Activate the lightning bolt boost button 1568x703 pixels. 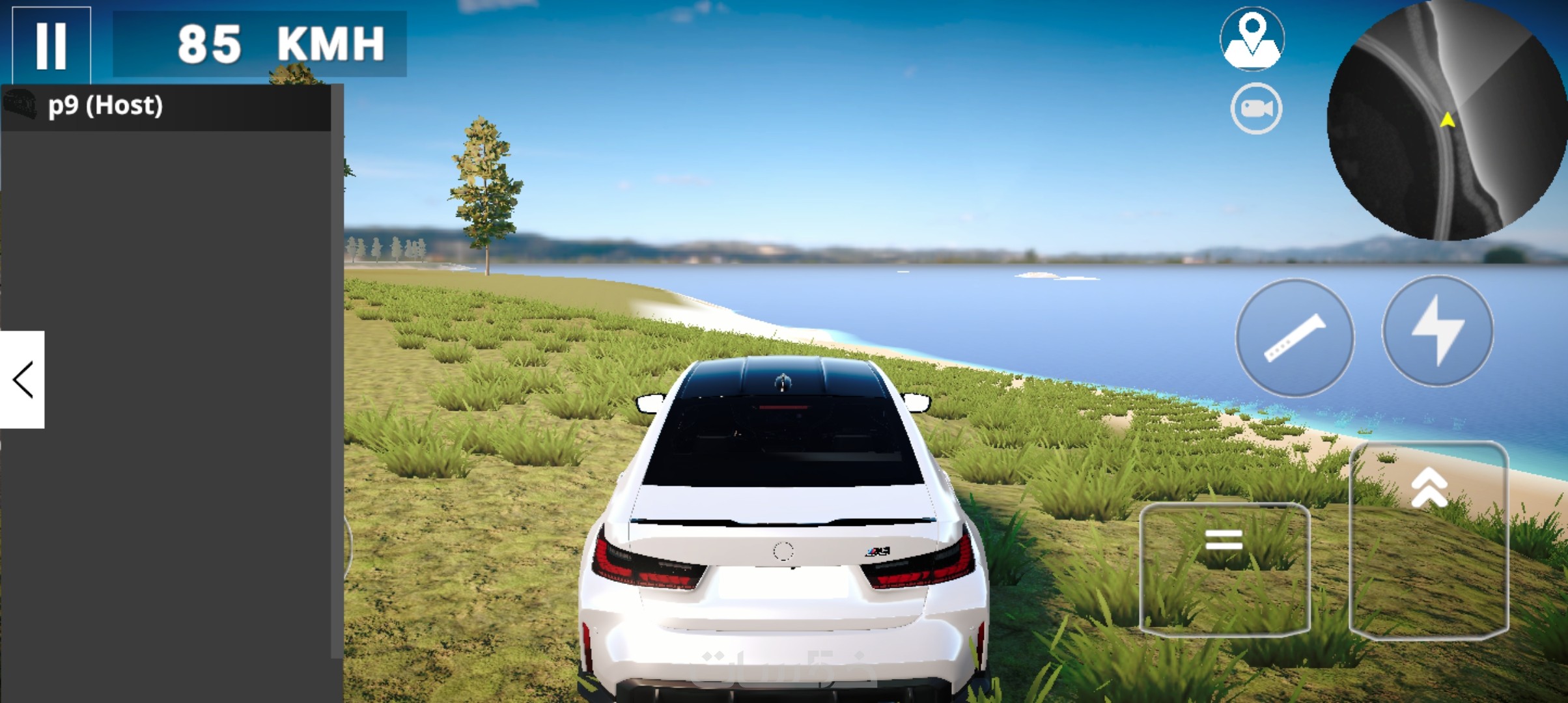click(1438, 331)
